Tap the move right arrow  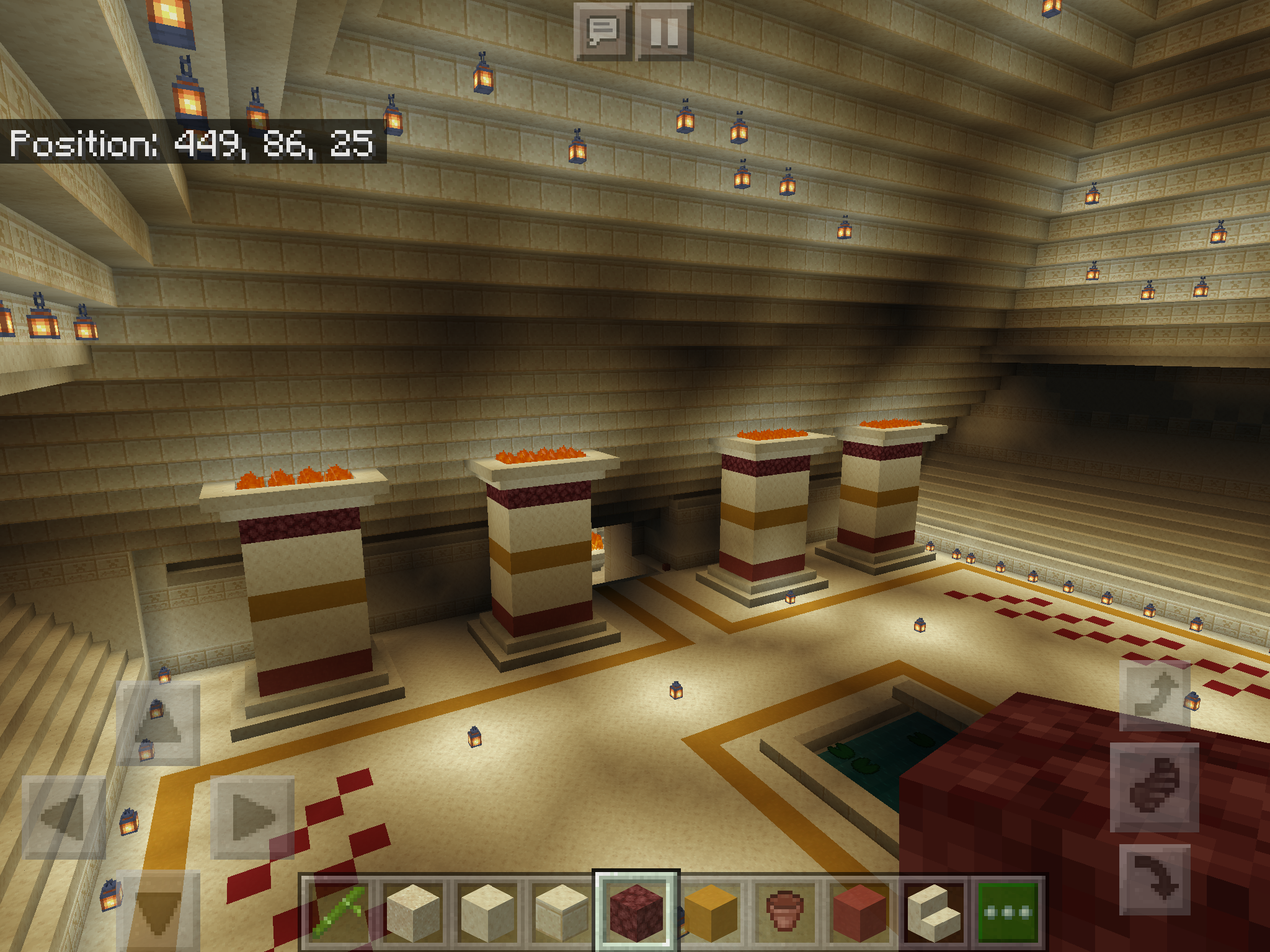(x=252, y=818)
